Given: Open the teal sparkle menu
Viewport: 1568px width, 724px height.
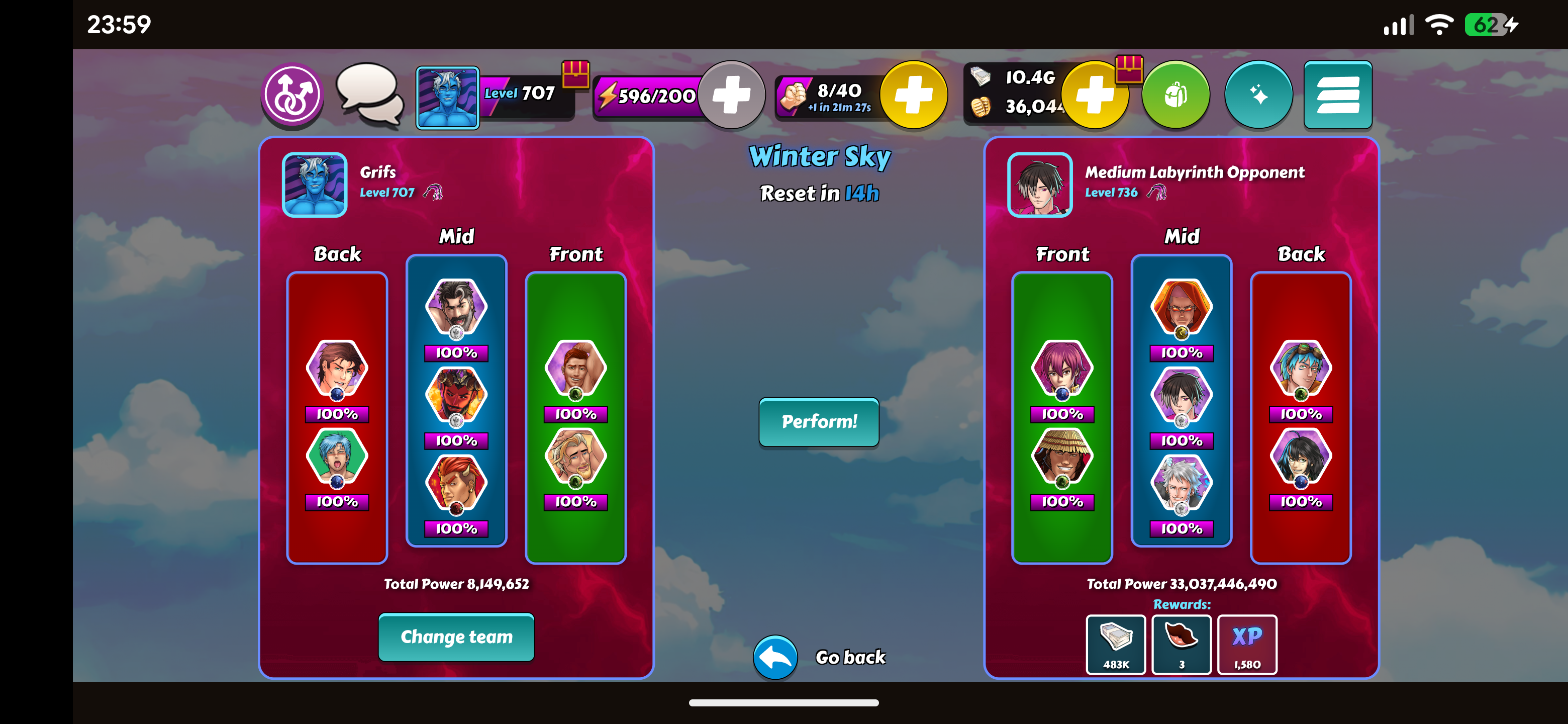Looking at the screenshot, I should [x=1257, y=95].
